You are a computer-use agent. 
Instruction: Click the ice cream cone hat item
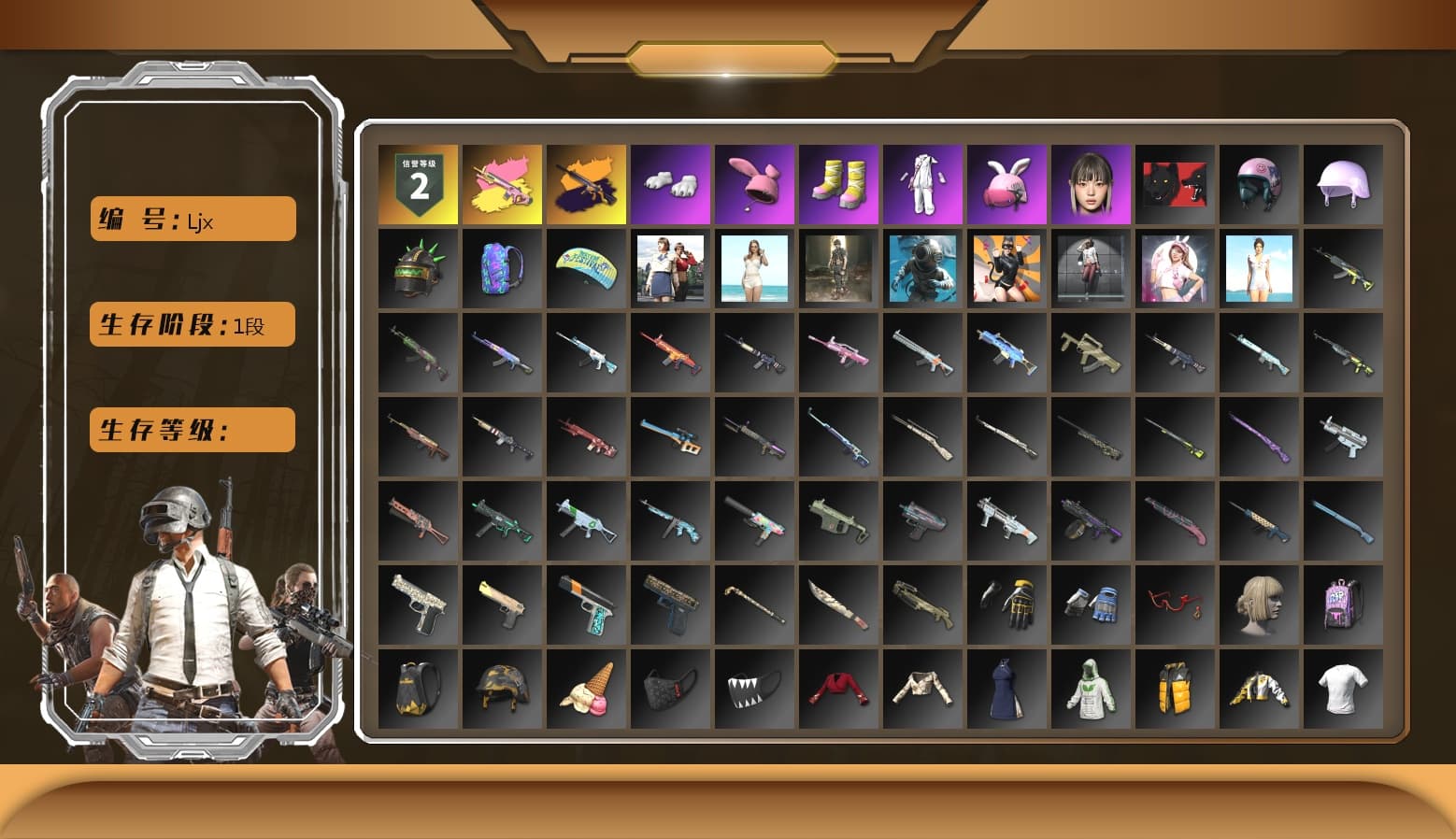click(x=586, y=690)
